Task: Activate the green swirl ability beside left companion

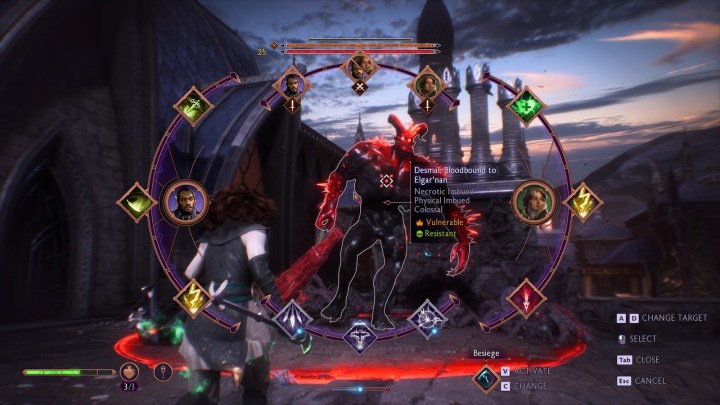Action: (x=135, y=203)
